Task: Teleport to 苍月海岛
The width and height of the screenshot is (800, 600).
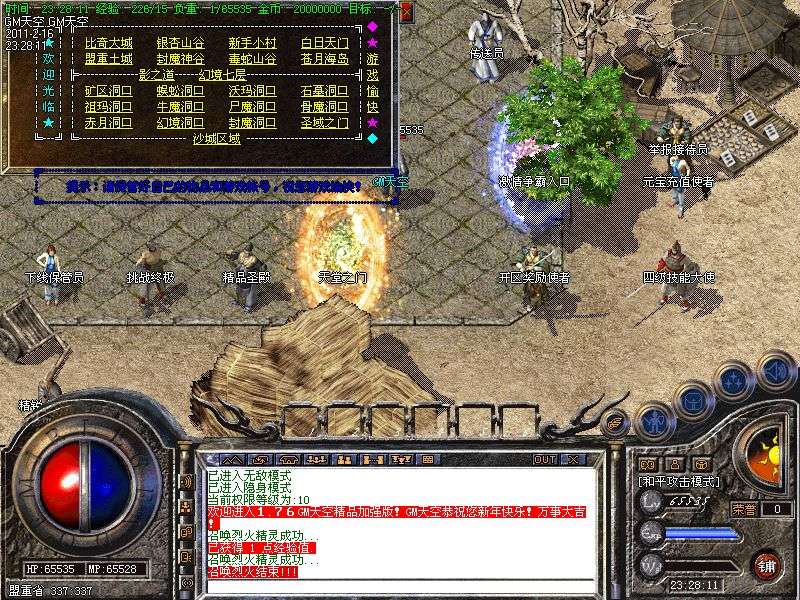Action: 324,59
